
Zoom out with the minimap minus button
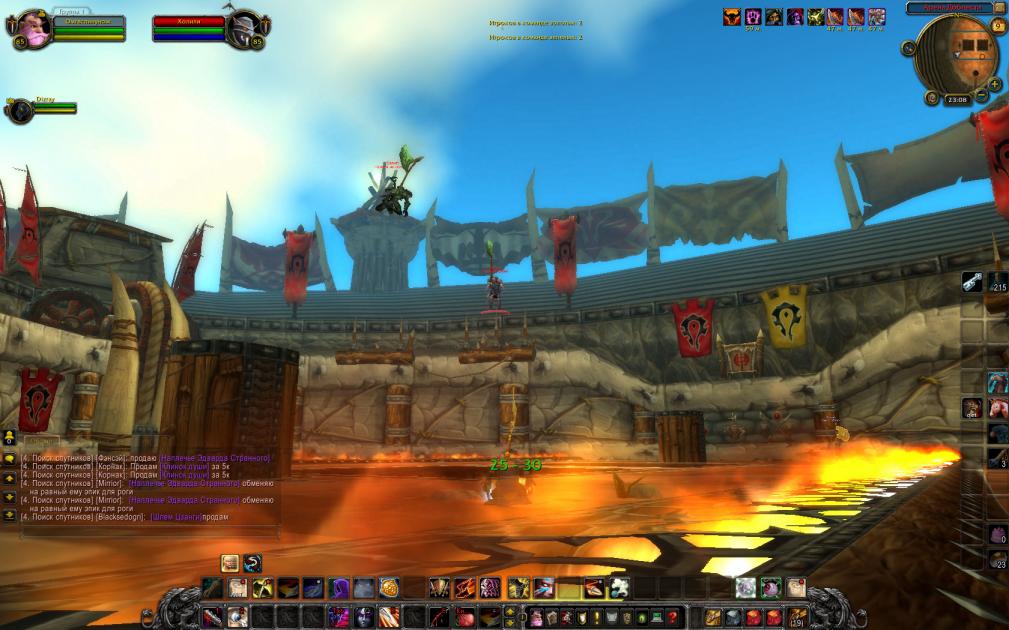[x=982, y=97]
